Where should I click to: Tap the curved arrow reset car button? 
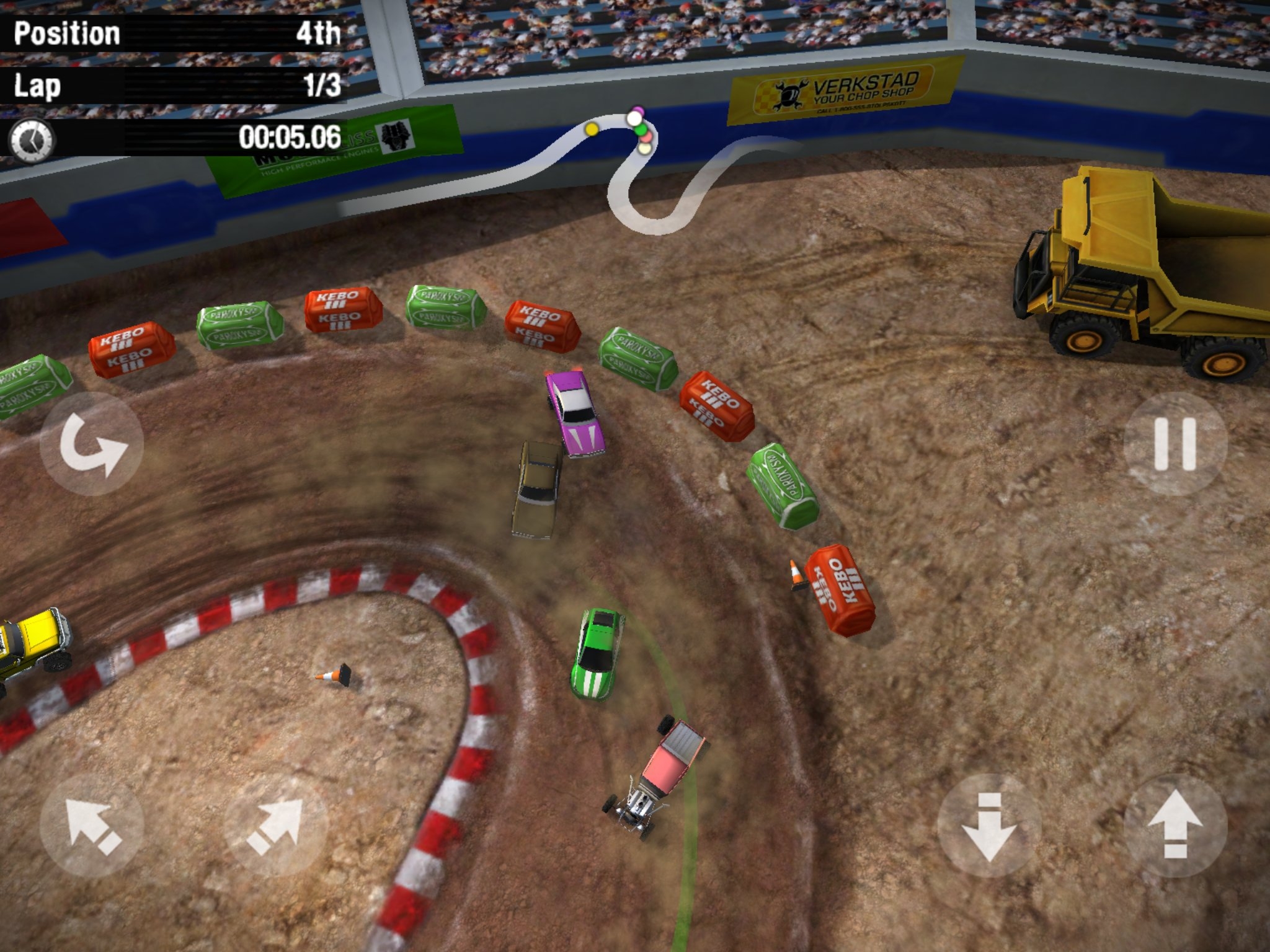click(x=92, y=444)
